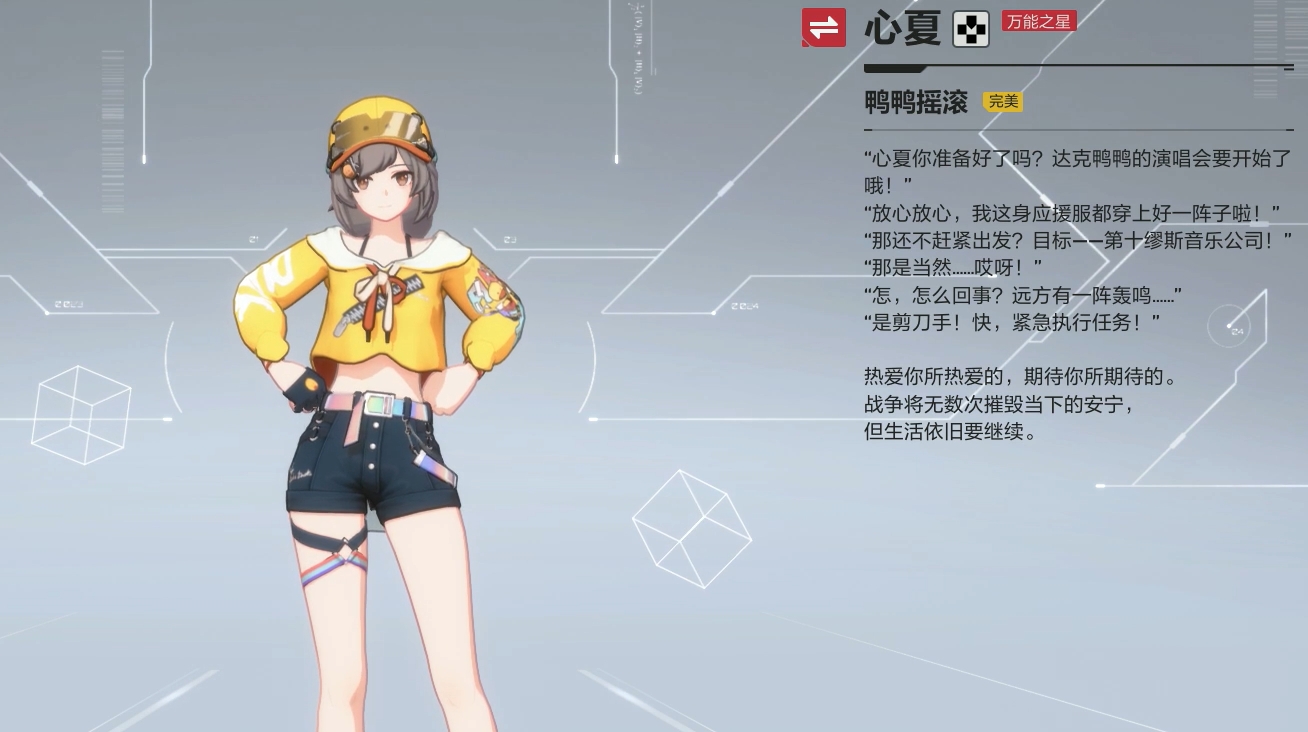The height and width of the screenshot is (732, 1308).
Task: Select the black cross role icon beside 心夏
Action: pyautogui.click(x=969, y=28)
